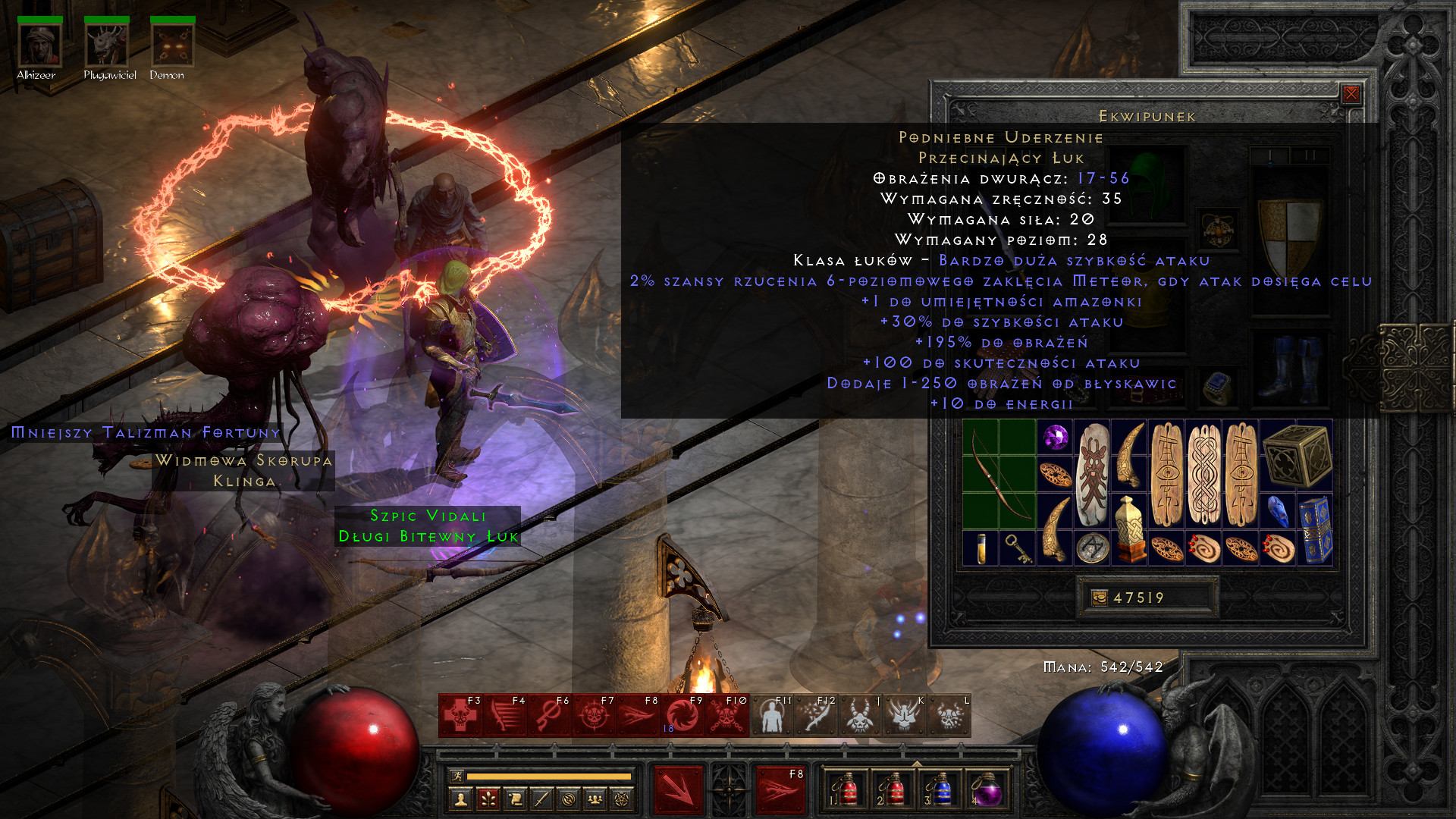The width and height of the screenshot is (1456, 819).
Task: Select the blue sapphire shard in inventory
Action: [x=1278, y=511]
